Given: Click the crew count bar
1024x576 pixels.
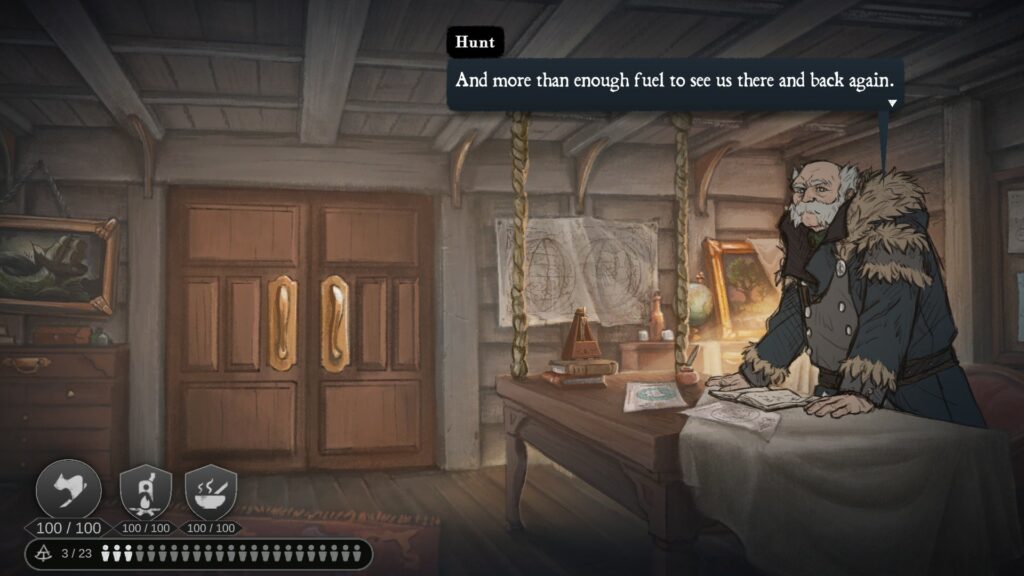Looking at the screenshot, I should pos(198,553).
